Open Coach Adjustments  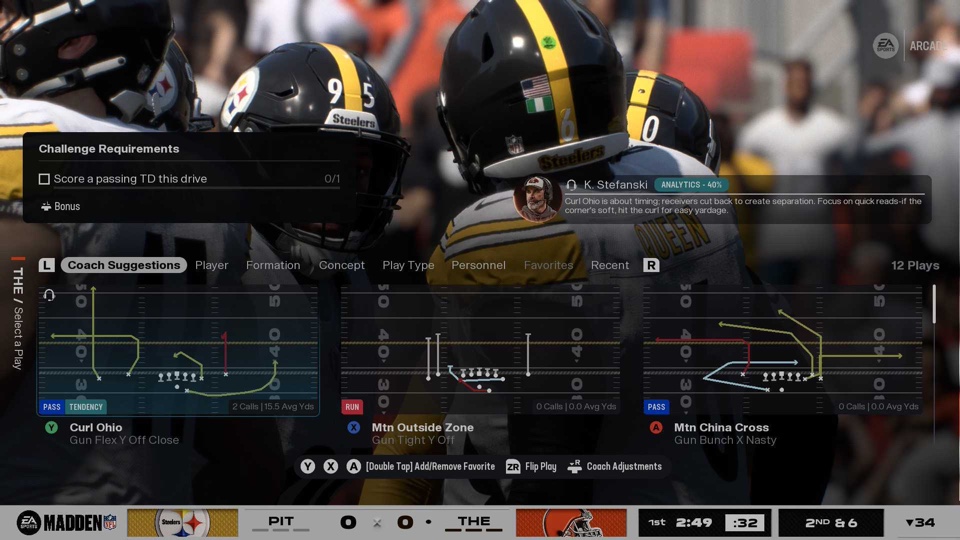point(615,466)
